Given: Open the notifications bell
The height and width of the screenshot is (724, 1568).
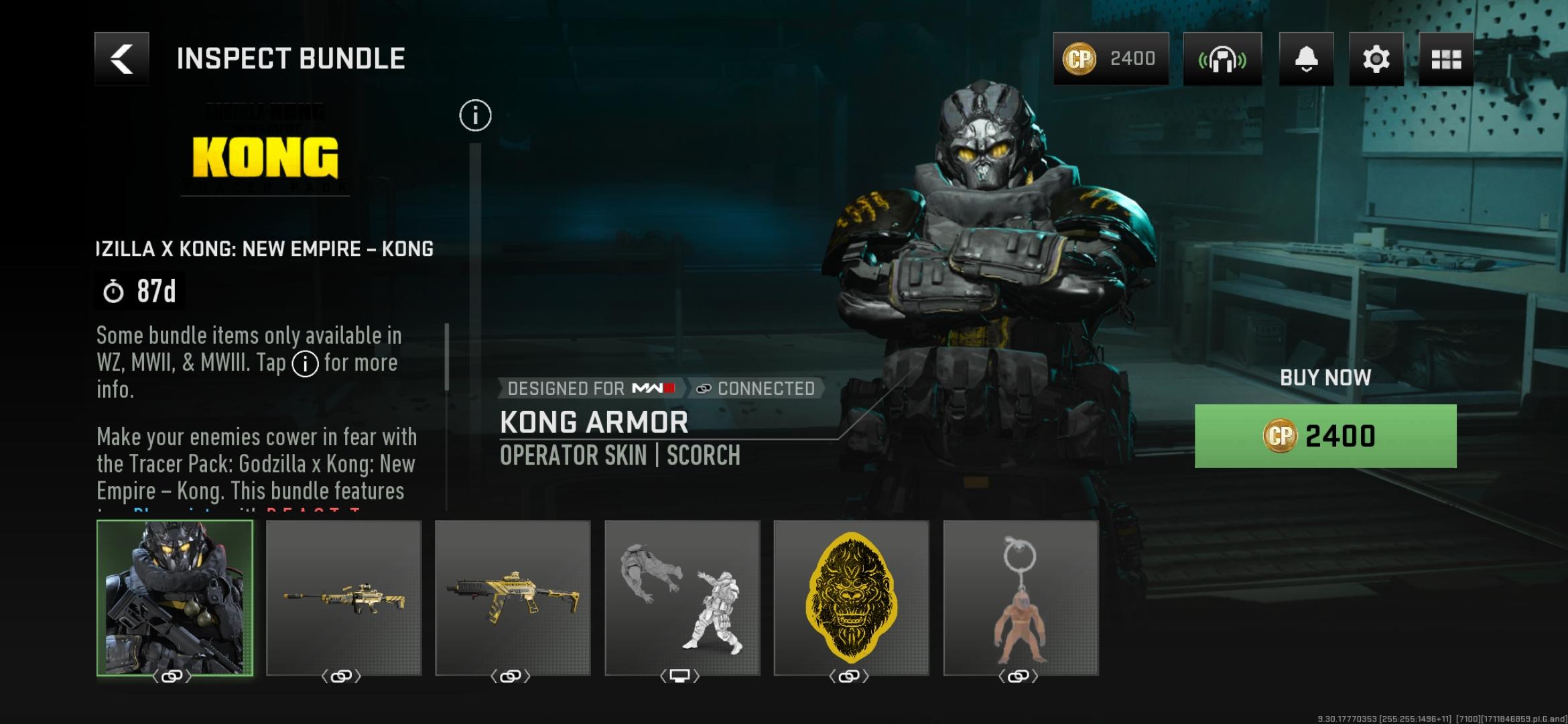Looking at the screenshot, I should coord(1306,59).
